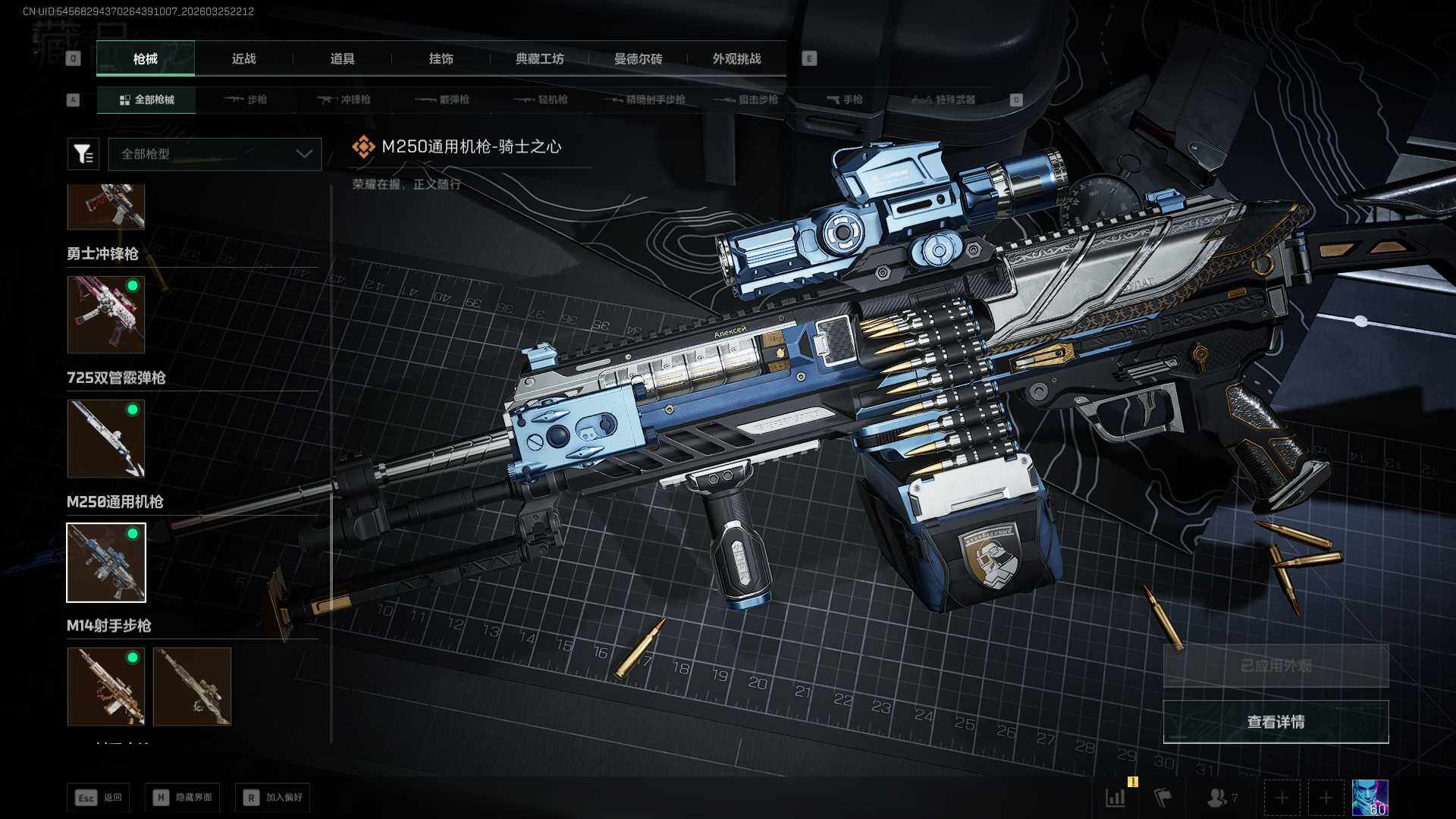
Task: Open the 全部枪型 weapon type dropdown
Action: 215,154
